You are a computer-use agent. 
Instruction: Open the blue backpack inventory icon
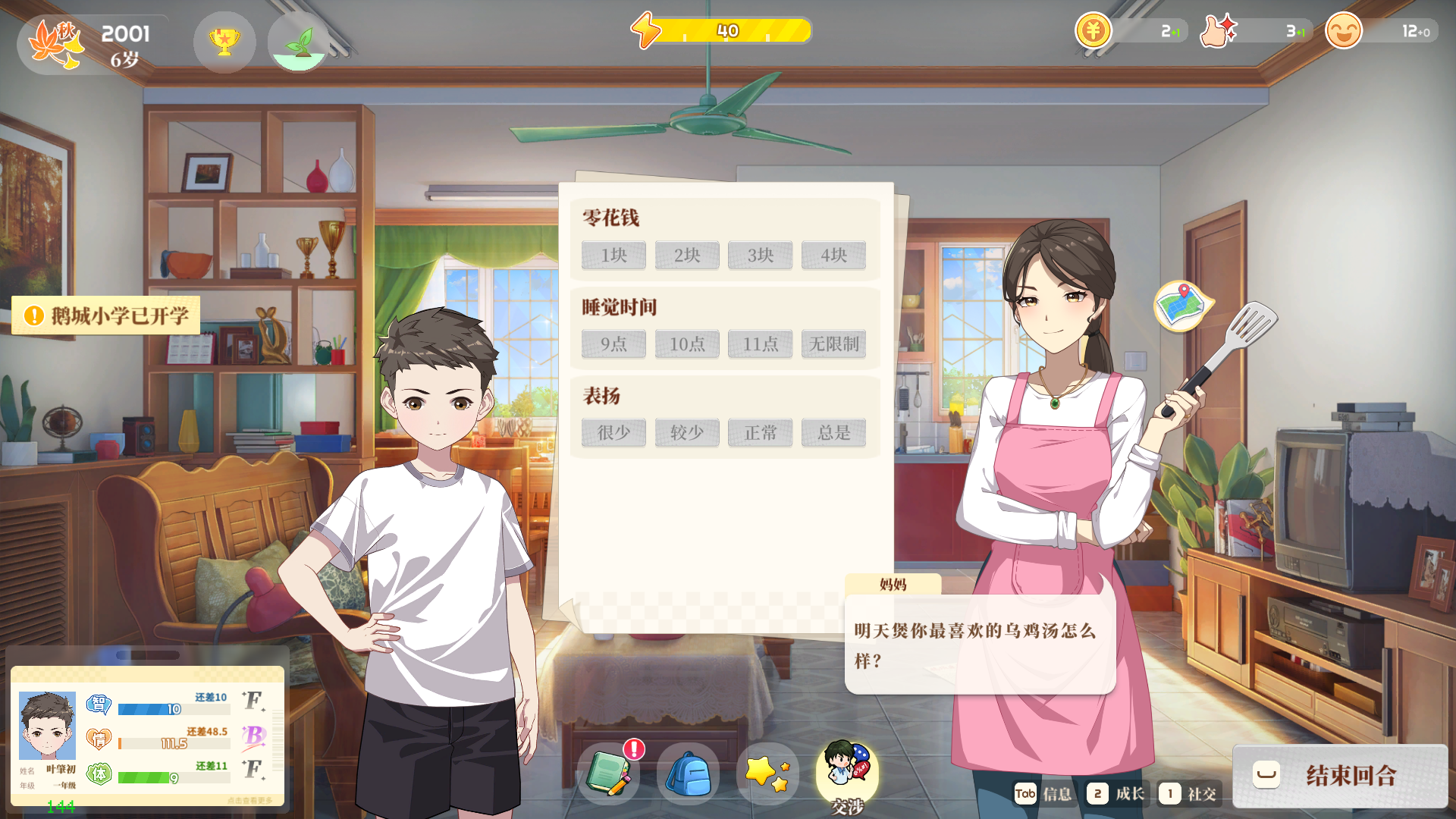pyautogui.click(x=688, y=773)
